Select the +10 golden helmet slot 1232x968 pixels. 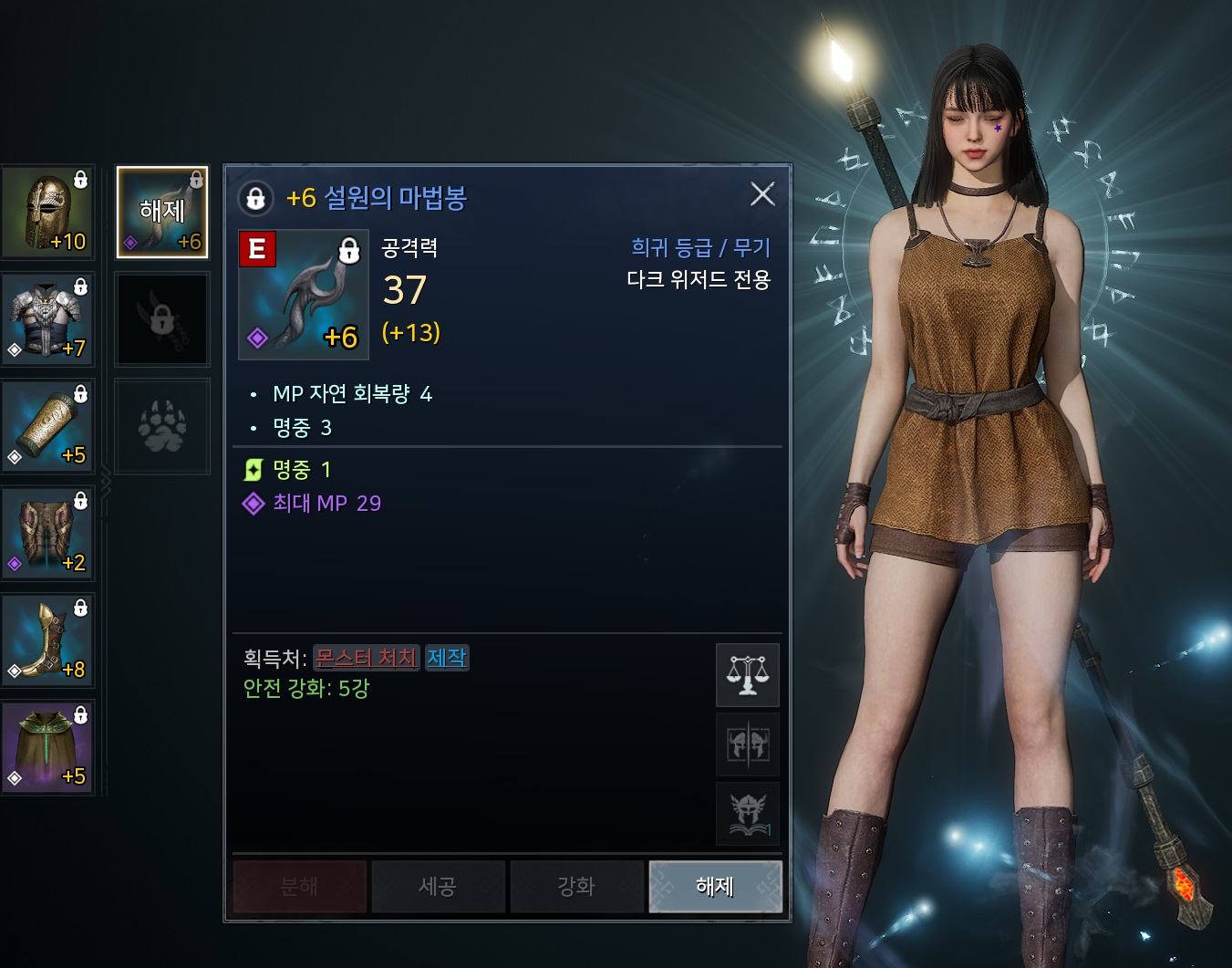coord(47,213)
